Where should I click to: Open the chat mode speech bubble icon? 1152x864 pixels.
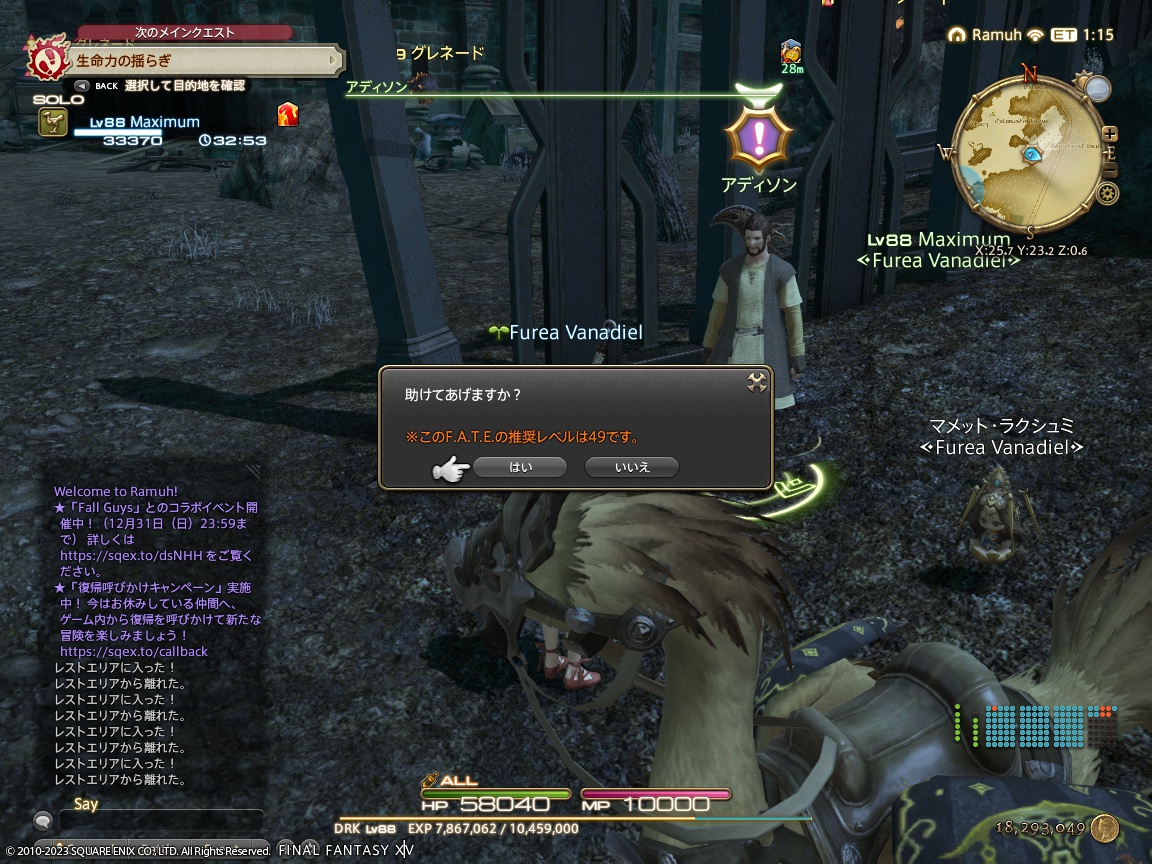pos(43,821)
